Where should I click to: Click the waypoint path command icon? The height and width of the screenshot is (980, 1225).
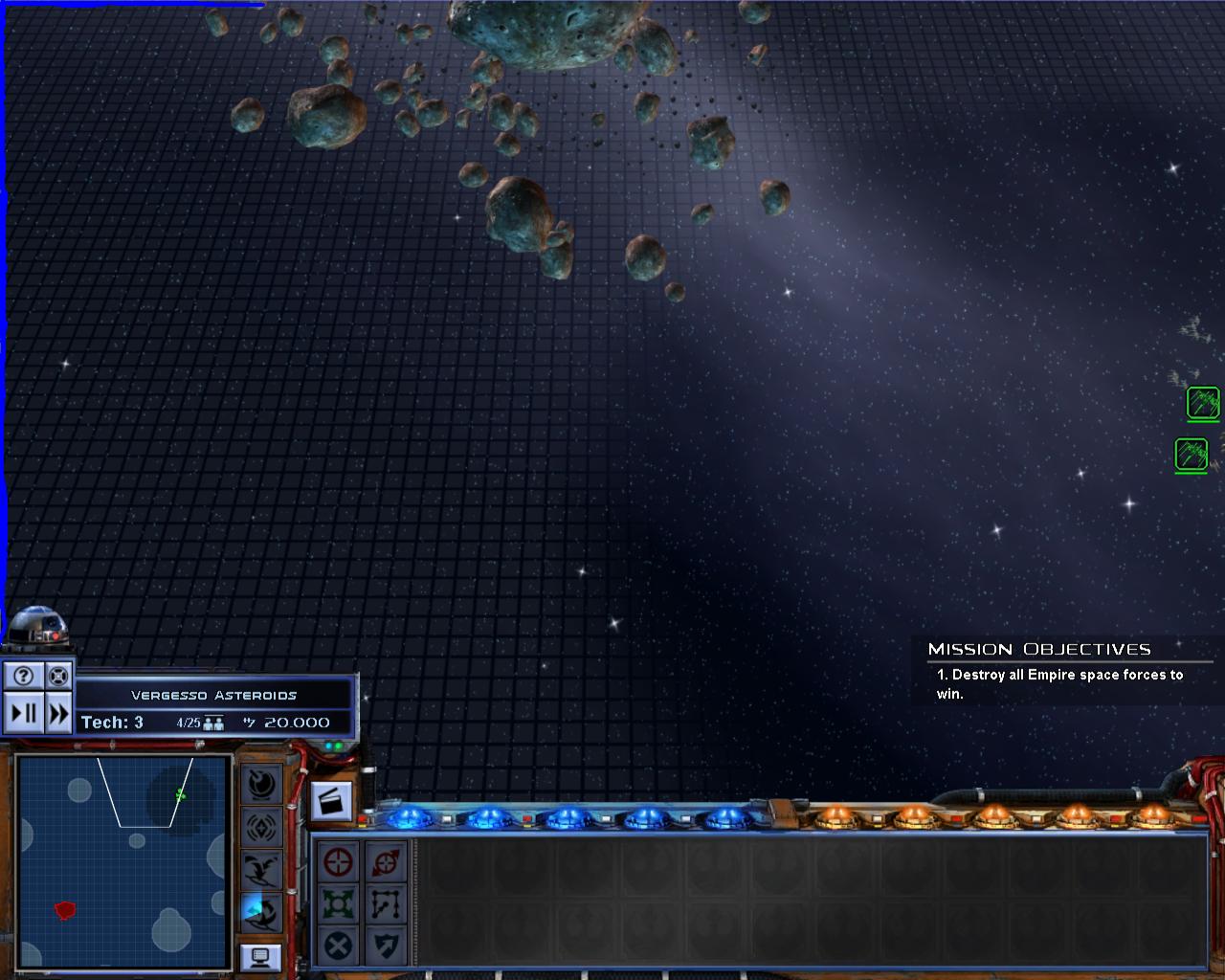(387, 903)
